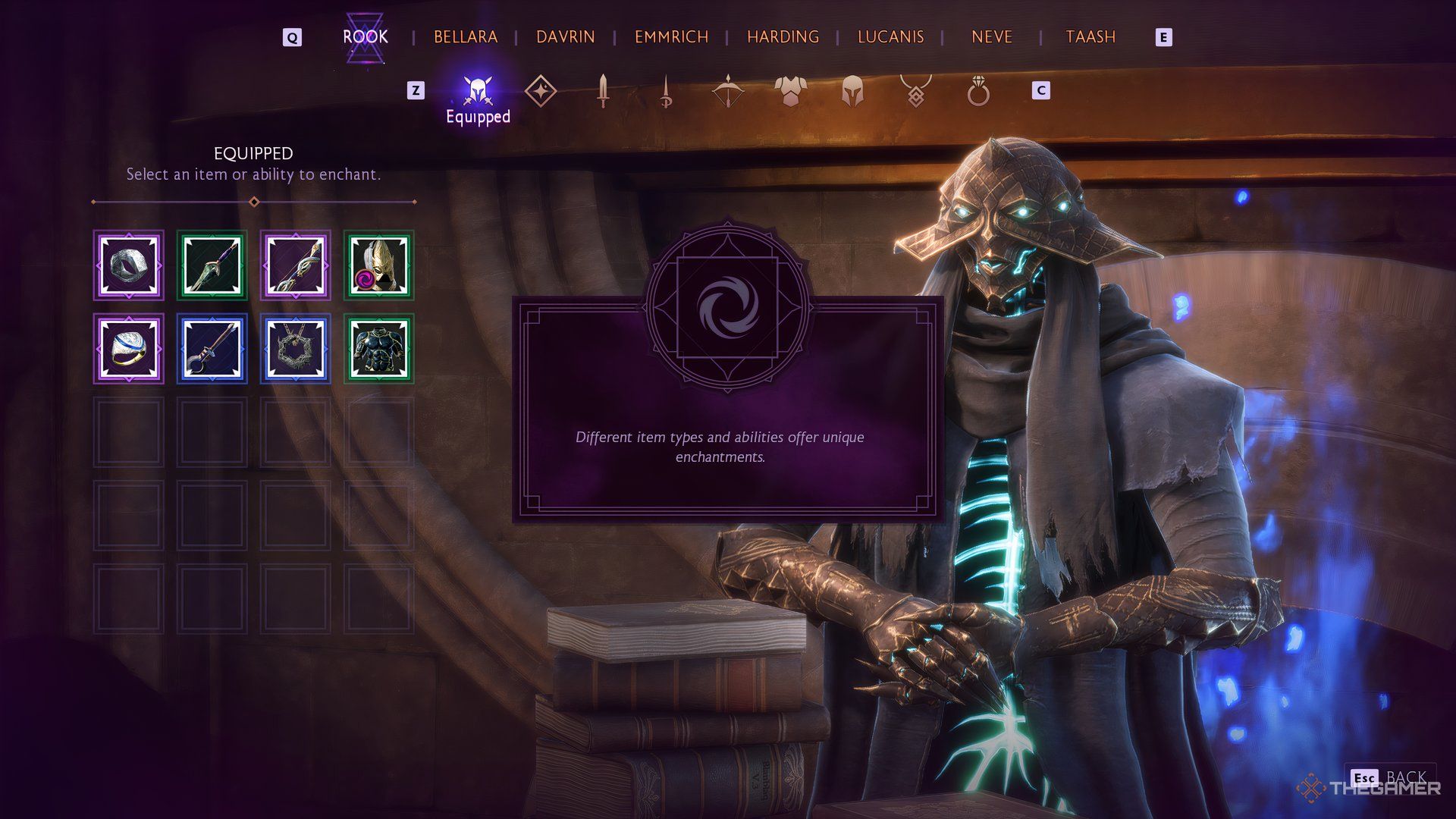Switch to Bellara's enchantment tab

click(x=466, y=36)
